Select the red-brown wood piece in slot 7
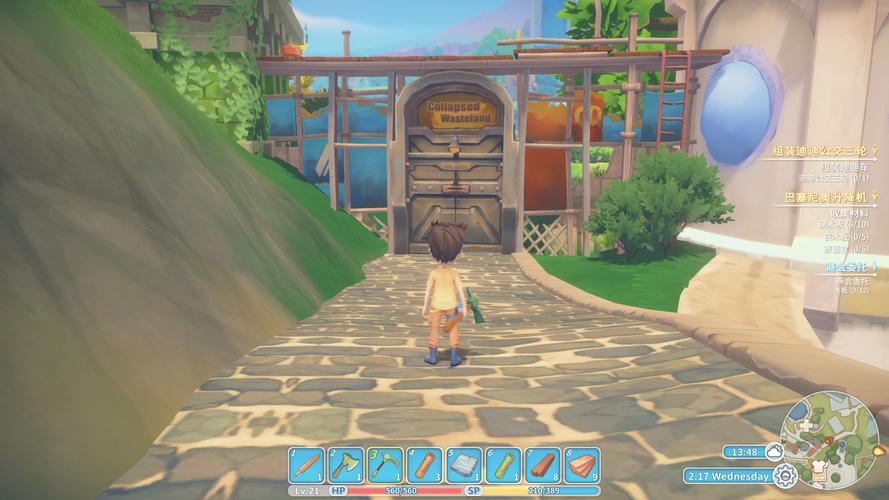This screenshot has width=889, height=500. pos(542,465)
